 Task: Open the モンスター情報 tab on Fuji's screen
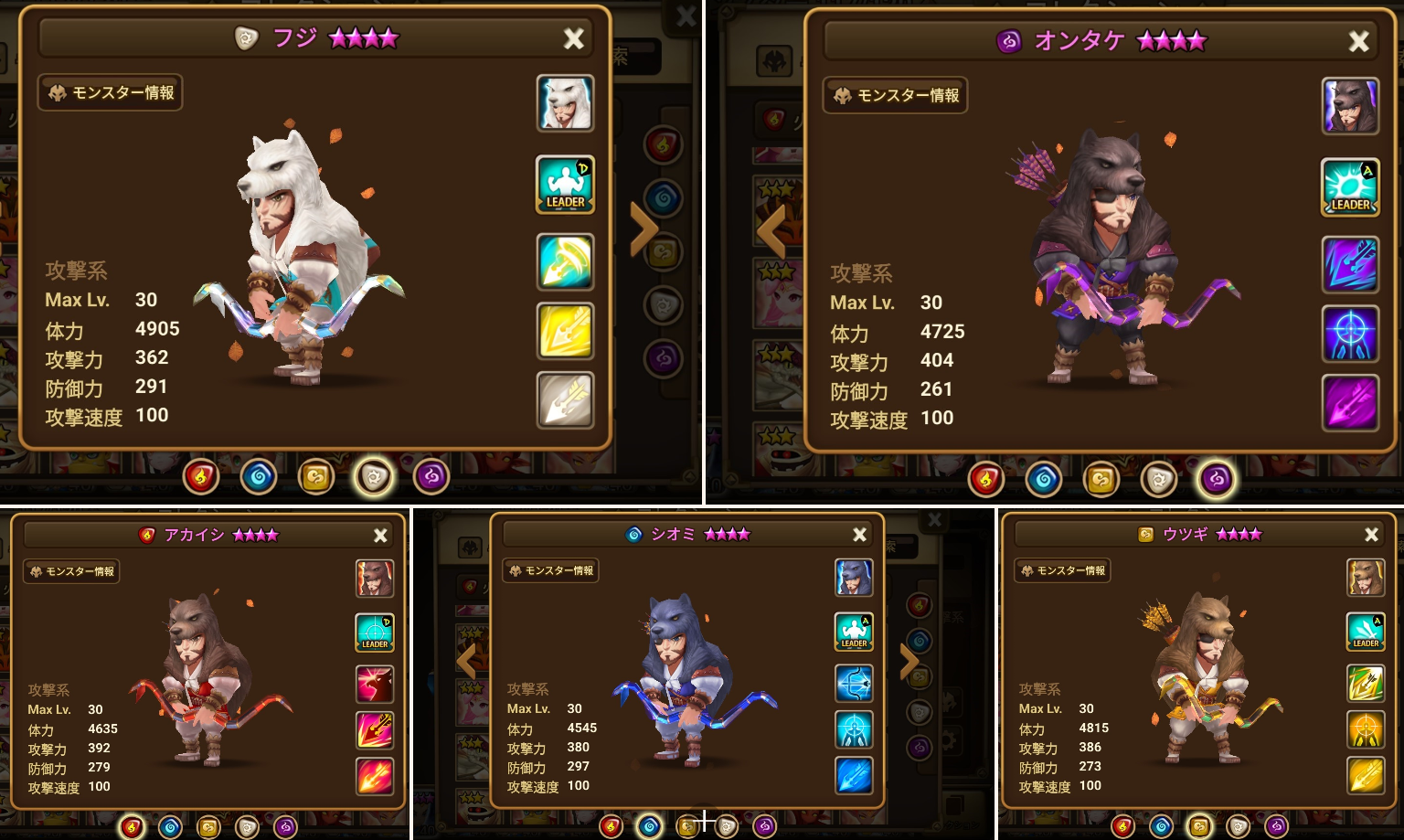click(110, 92)
